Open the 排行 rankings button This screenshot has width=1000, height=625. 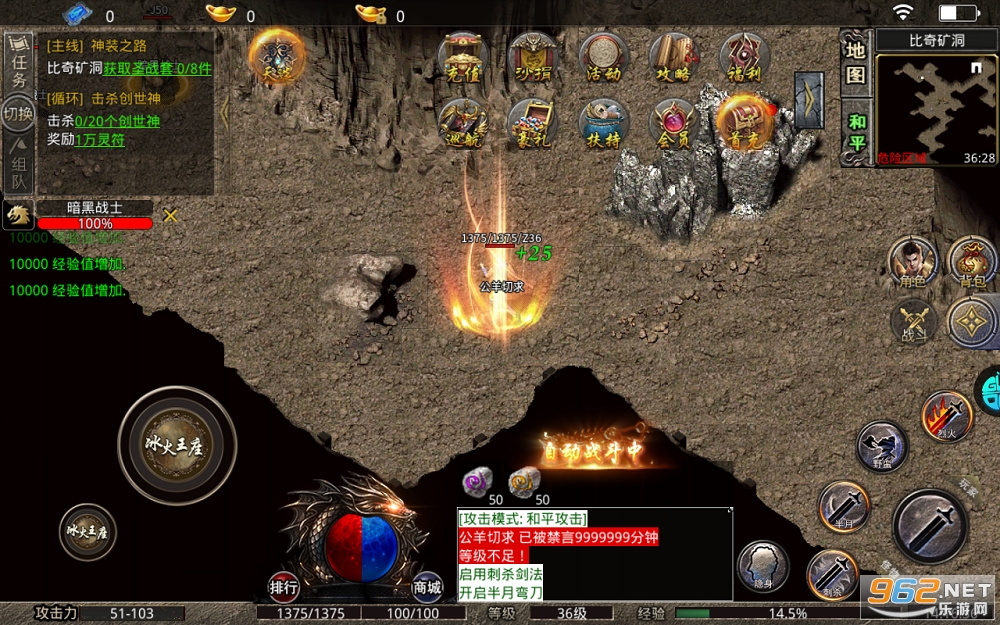tap(284, 587)
